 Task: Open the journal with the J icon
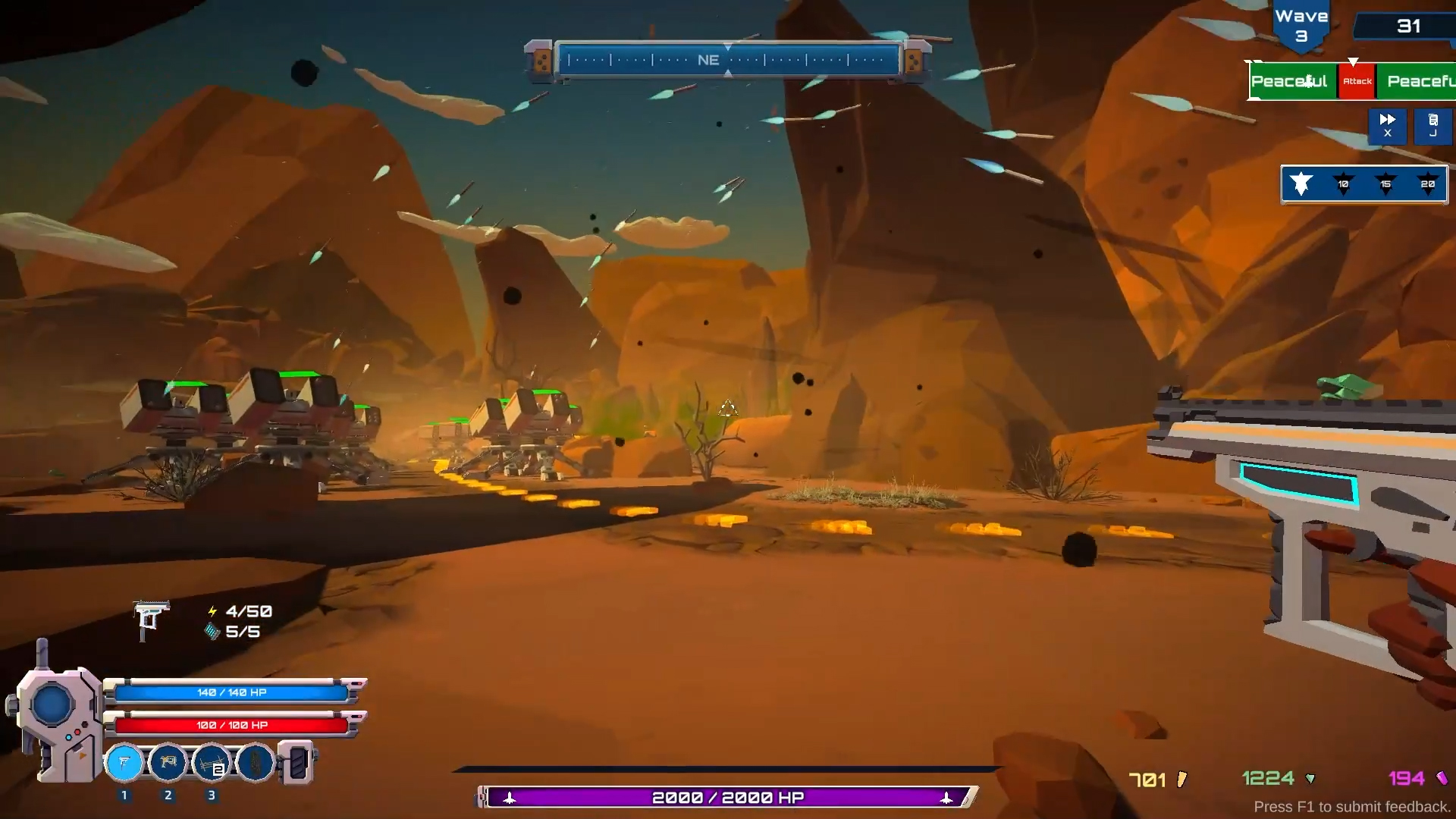pos(1433,126)
